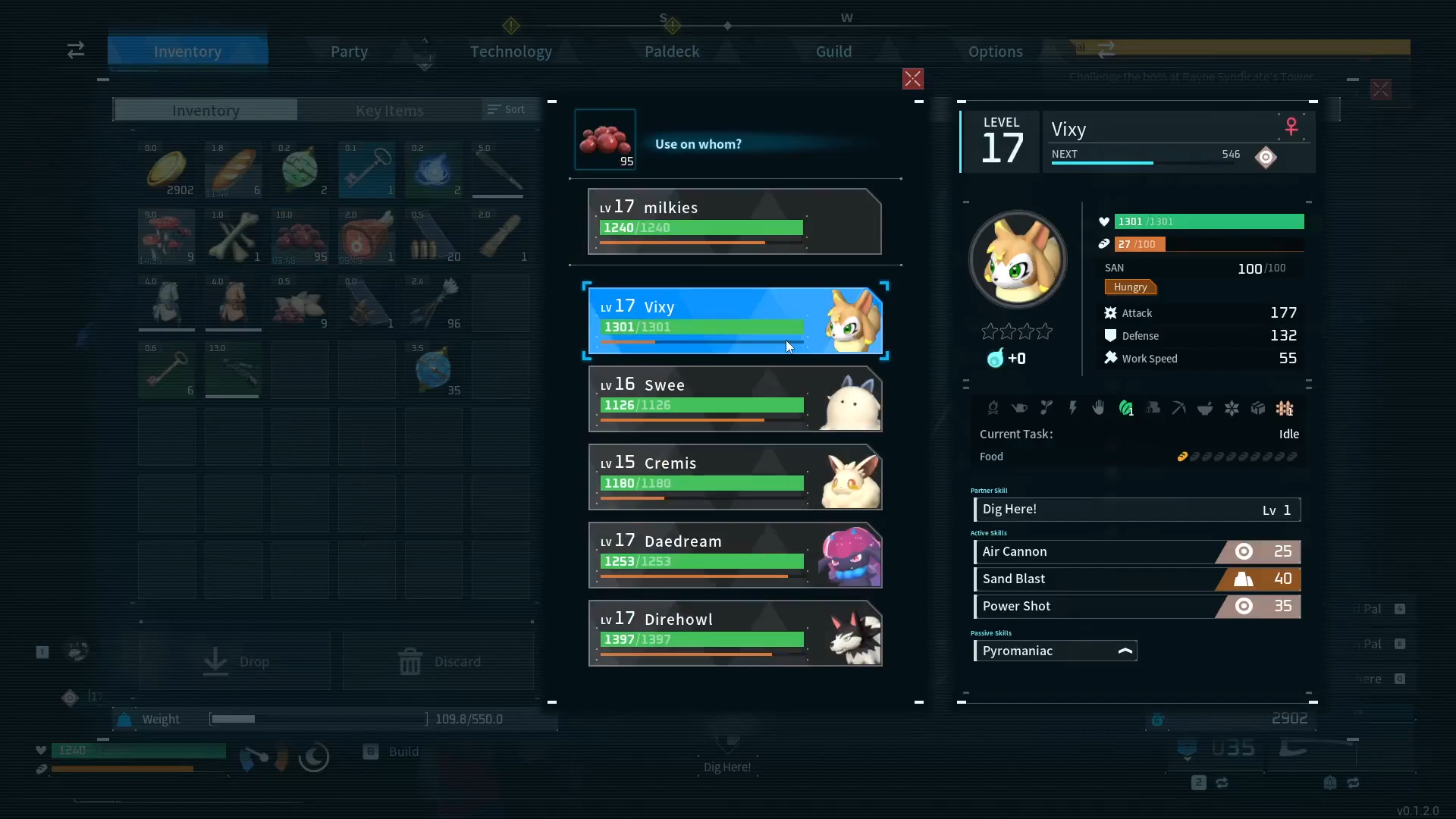The image size is (1456, 819).
Task: Pick Daedream as the recipient
Action: tap(734, 555)
